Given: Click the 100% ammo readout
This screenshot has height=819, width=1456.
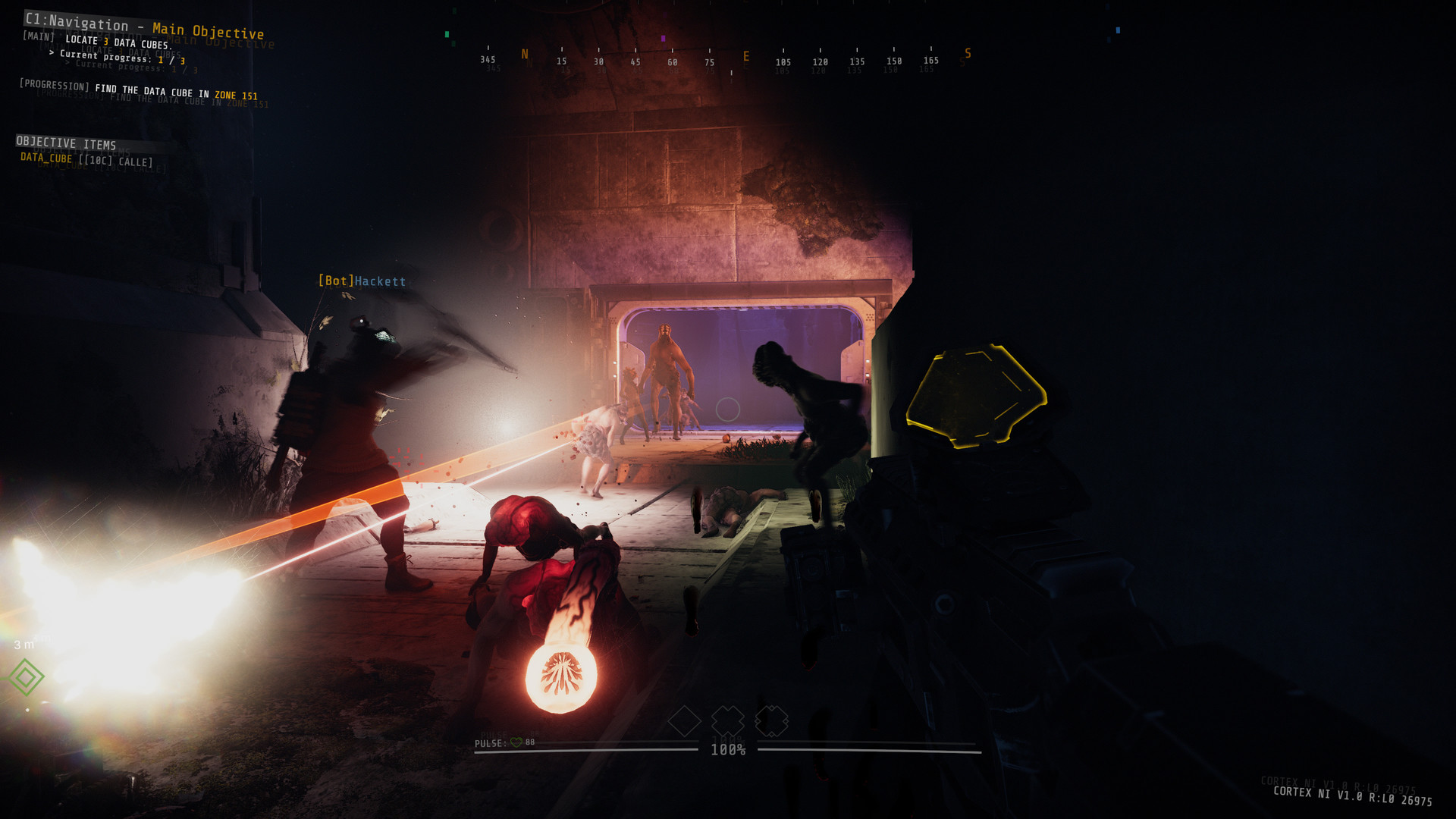Looking at the screenshot, I should point(726,750).
